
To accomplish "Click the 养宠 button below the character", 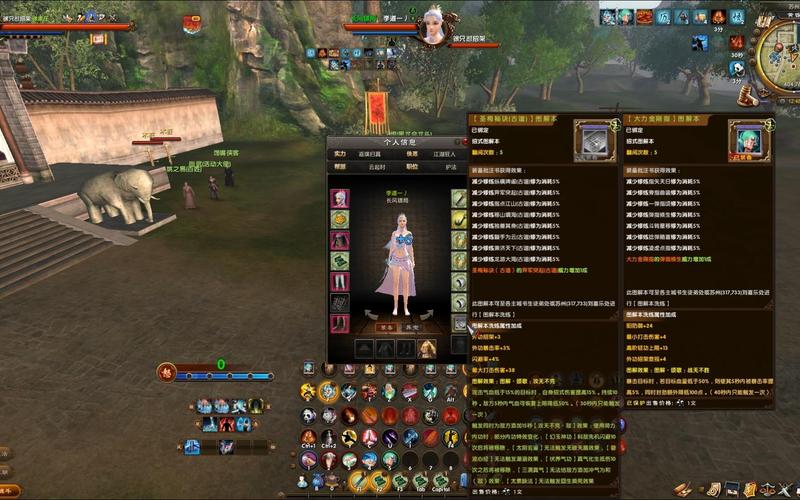I will [411, 326].
